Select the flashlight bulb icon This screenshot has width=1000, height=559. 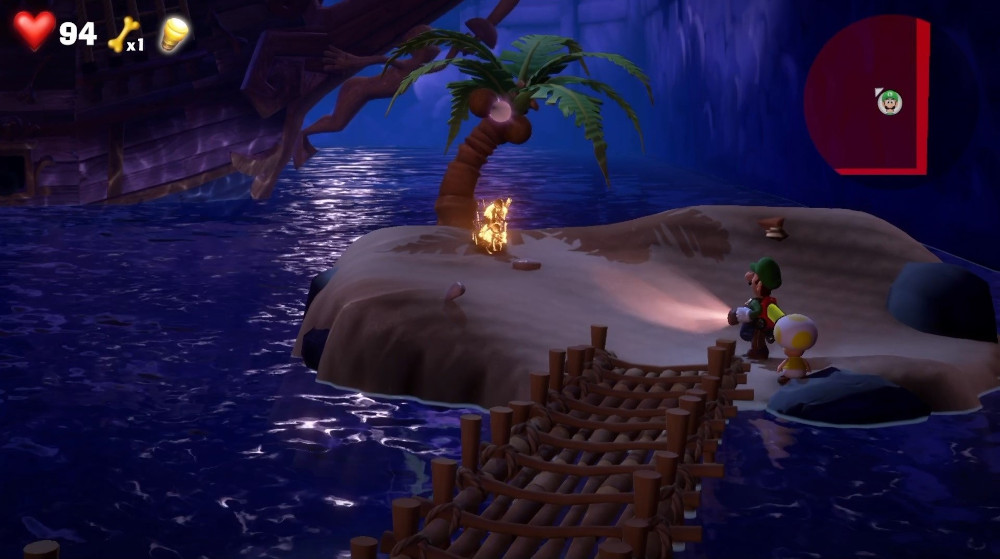point(174,35)
